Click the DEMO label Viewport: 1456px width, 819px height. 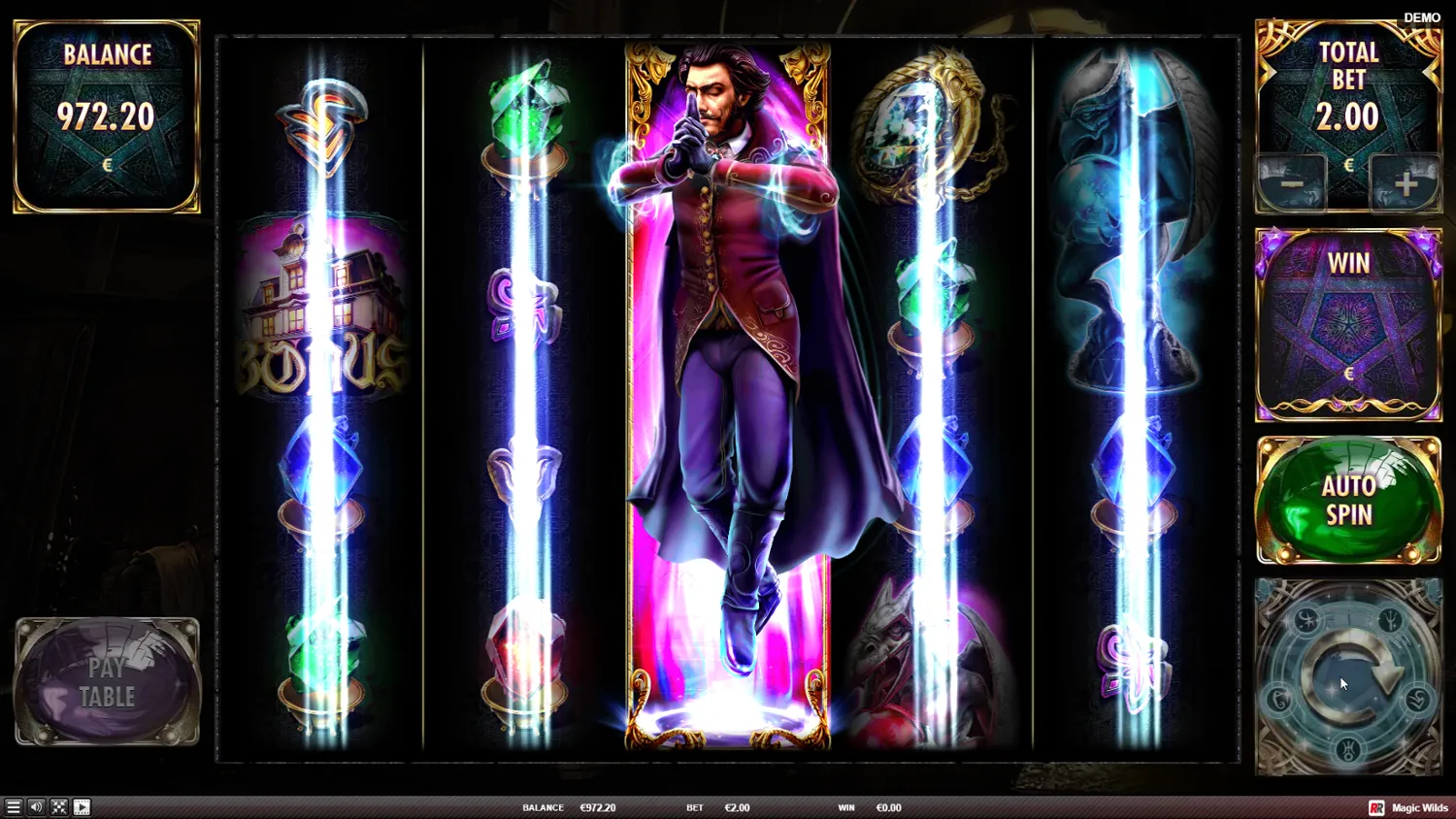[1421, 16]
